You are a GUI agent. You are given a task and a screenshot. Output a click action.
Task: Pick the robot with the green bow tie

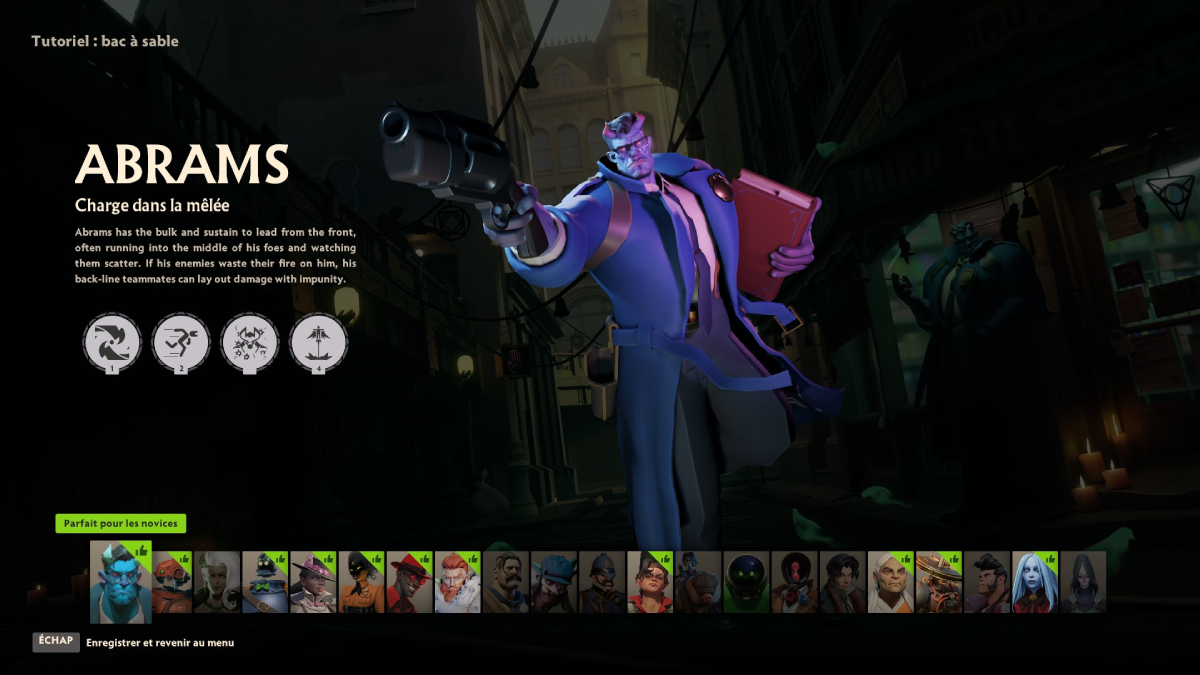click(x=265, y=582)
